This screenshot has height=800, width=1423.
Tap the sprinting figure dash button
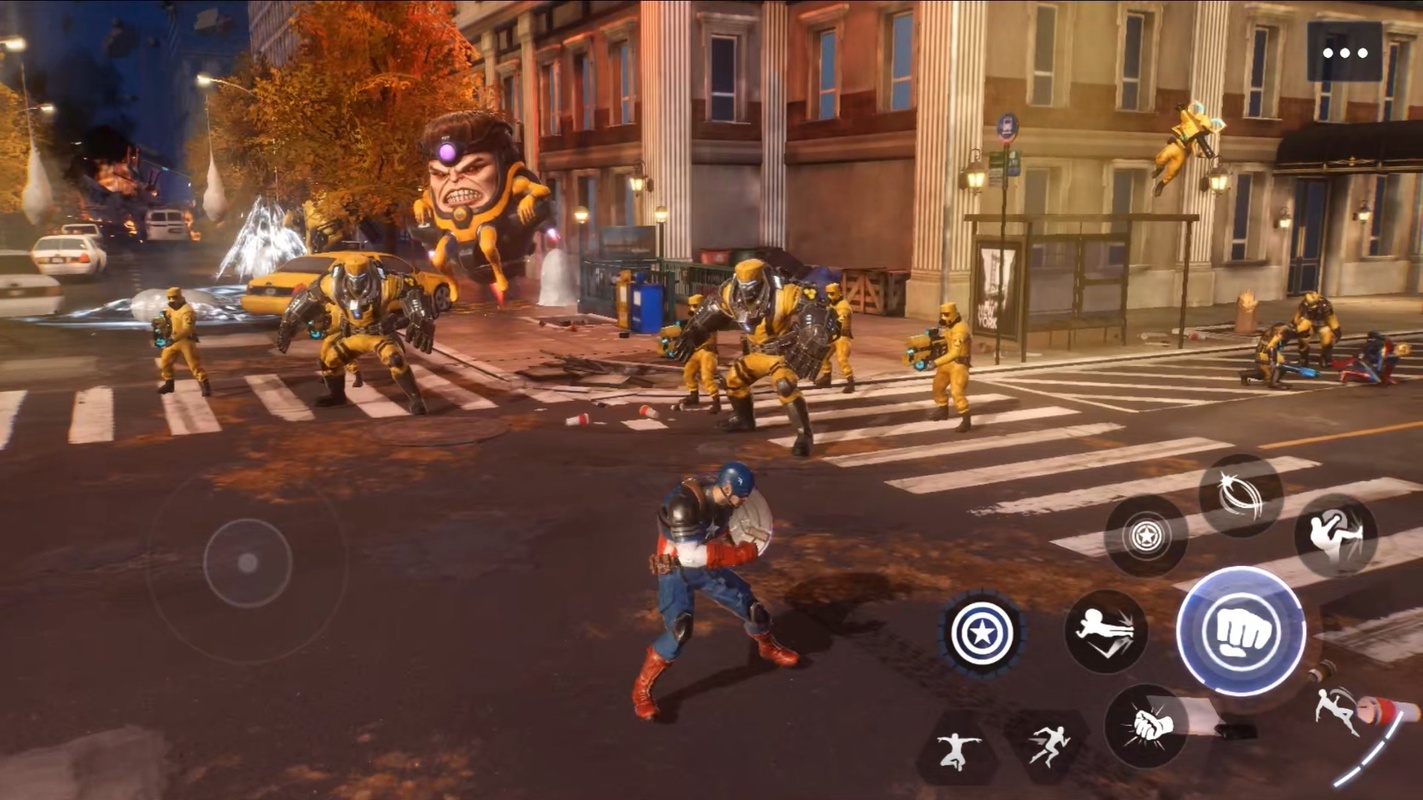pos(1048,746)
